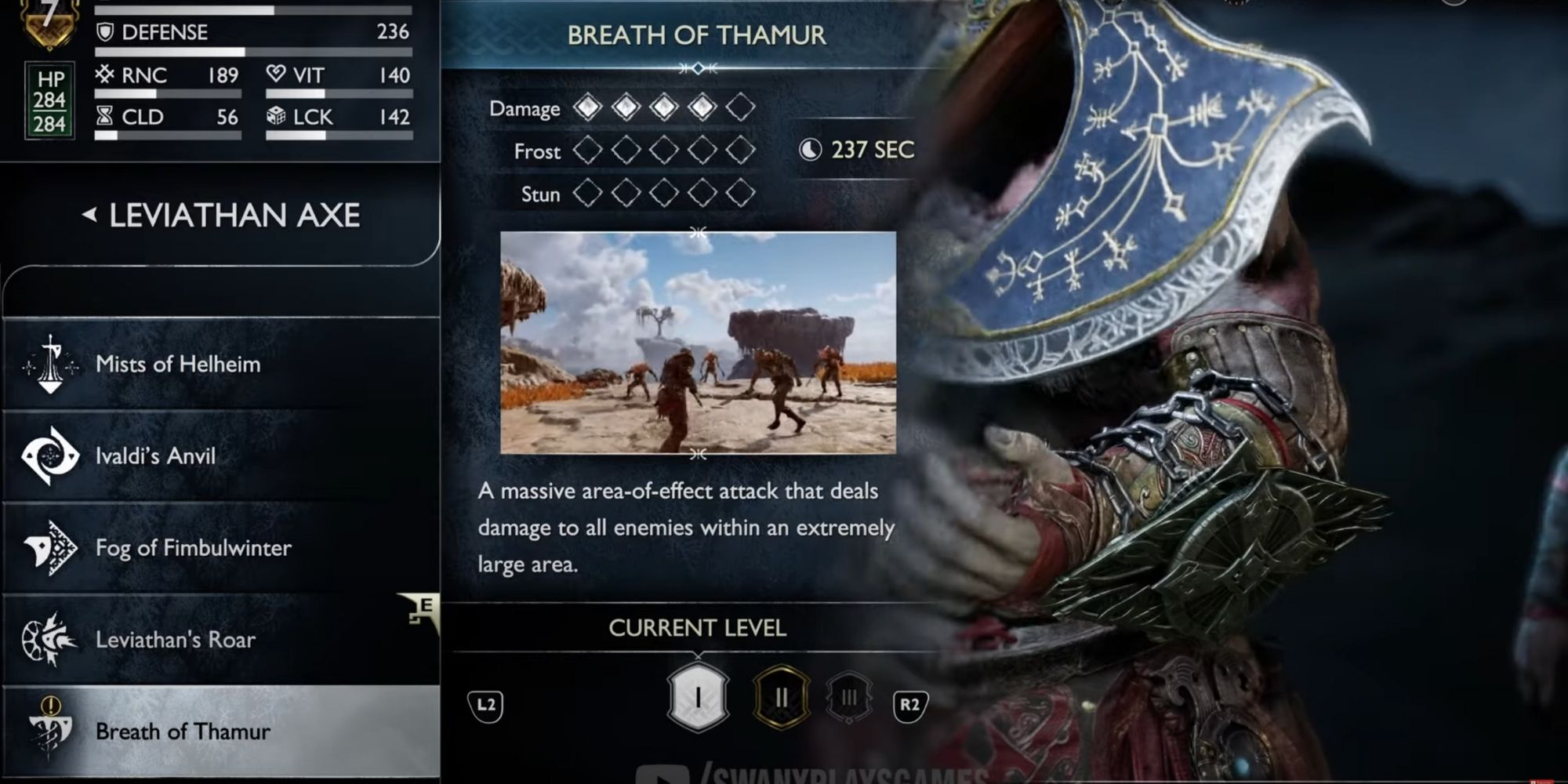Select the Mists of Helheim skill icon

point(49,363)
